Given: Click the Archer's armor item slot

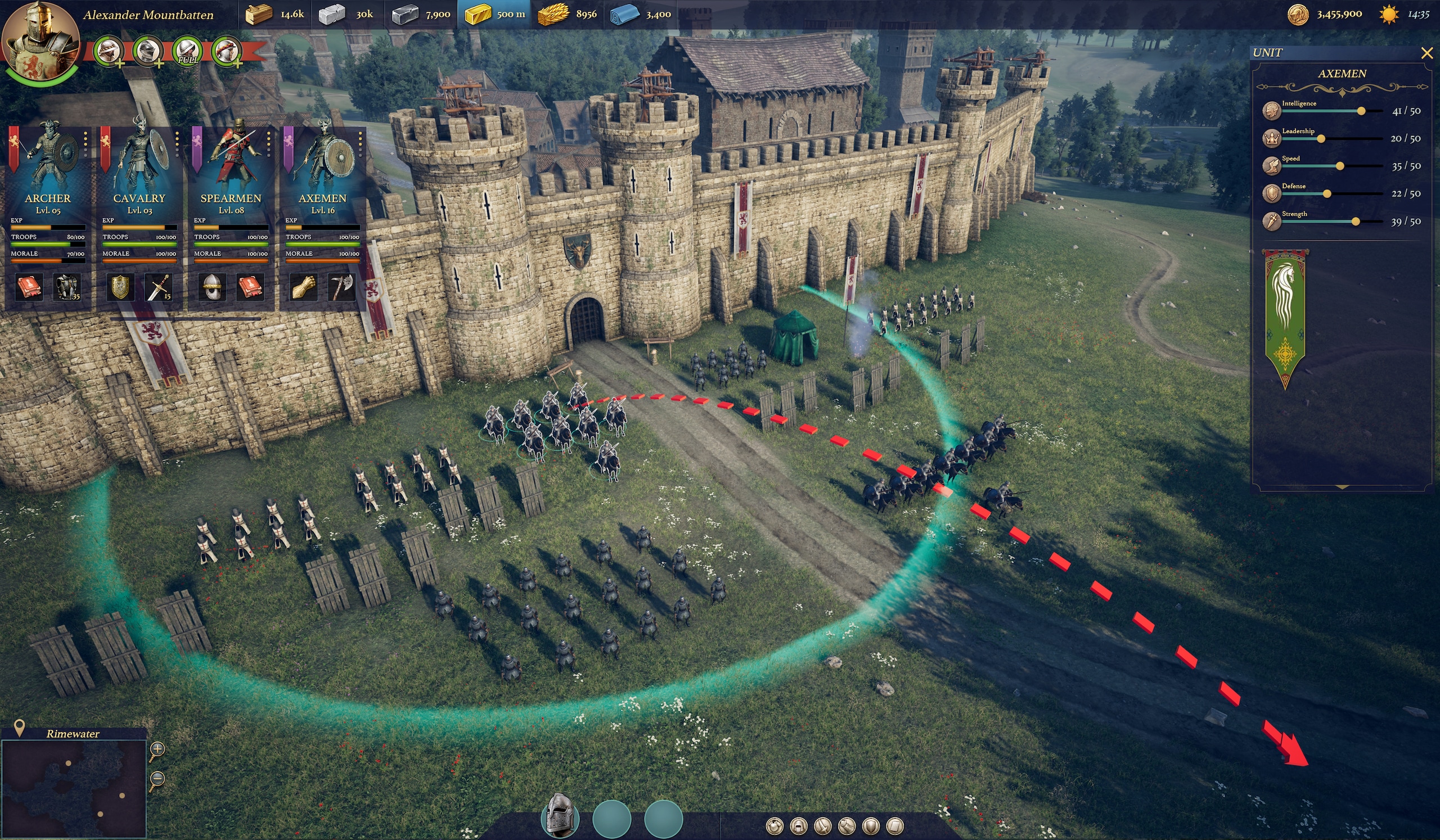Looking at the screenshot, I should pos(67,287).
